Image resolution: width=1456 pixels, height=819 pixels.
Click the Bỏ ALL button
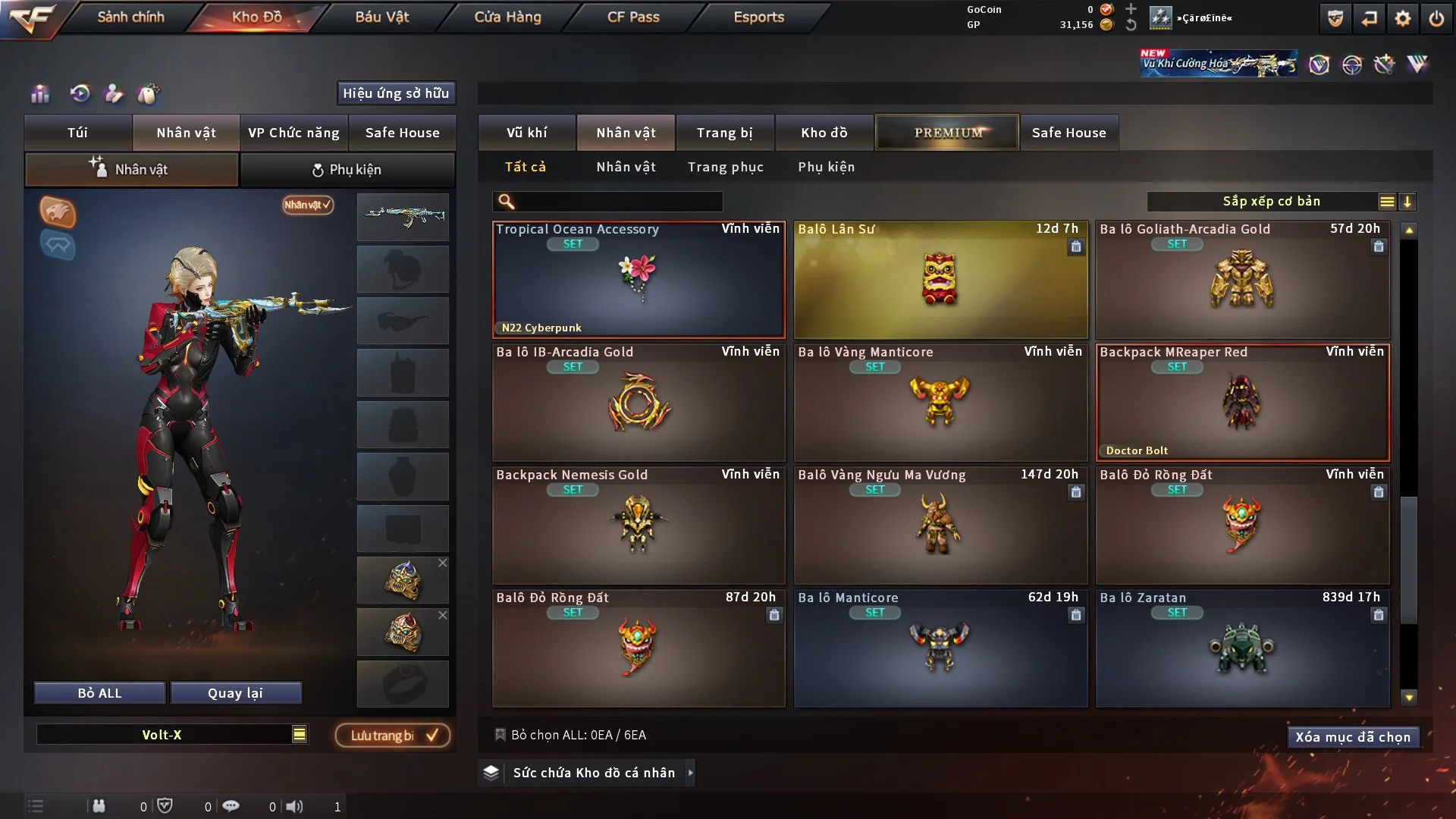click(99, 693)
